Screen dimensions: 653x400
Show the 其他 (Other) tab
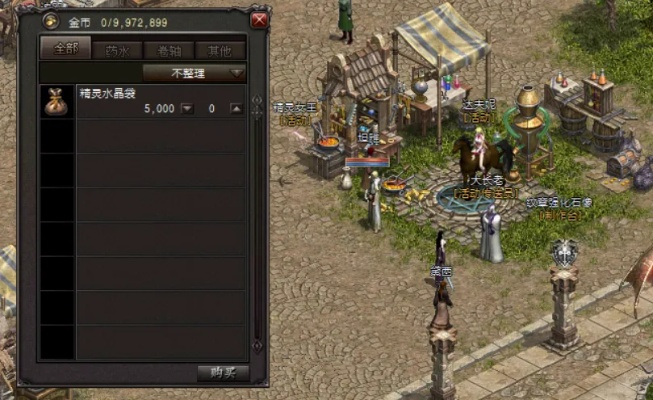[221, 50]
